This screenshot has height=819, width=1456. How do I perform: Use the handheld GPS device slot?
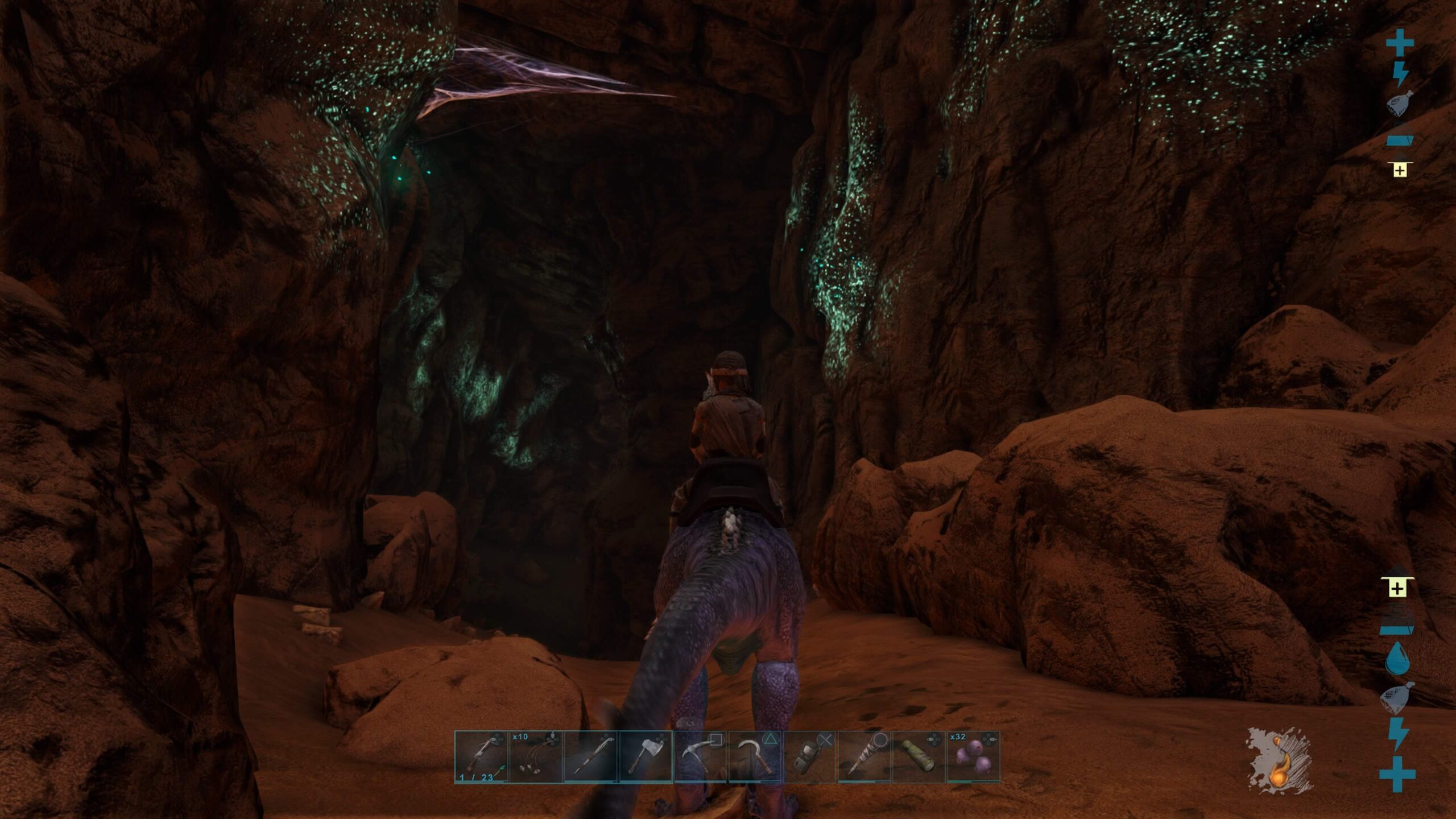[x=809, y=757]
